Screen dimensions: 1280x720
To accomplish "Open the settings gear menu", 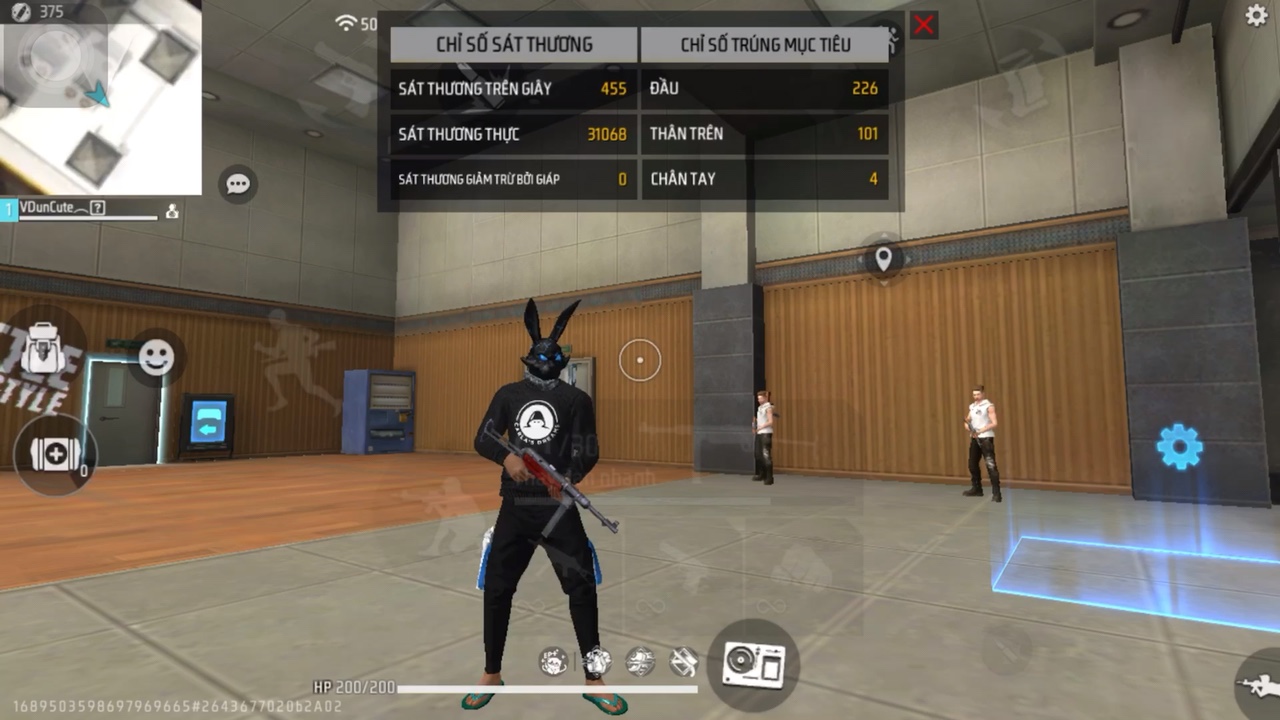I will click(1256, 15).
